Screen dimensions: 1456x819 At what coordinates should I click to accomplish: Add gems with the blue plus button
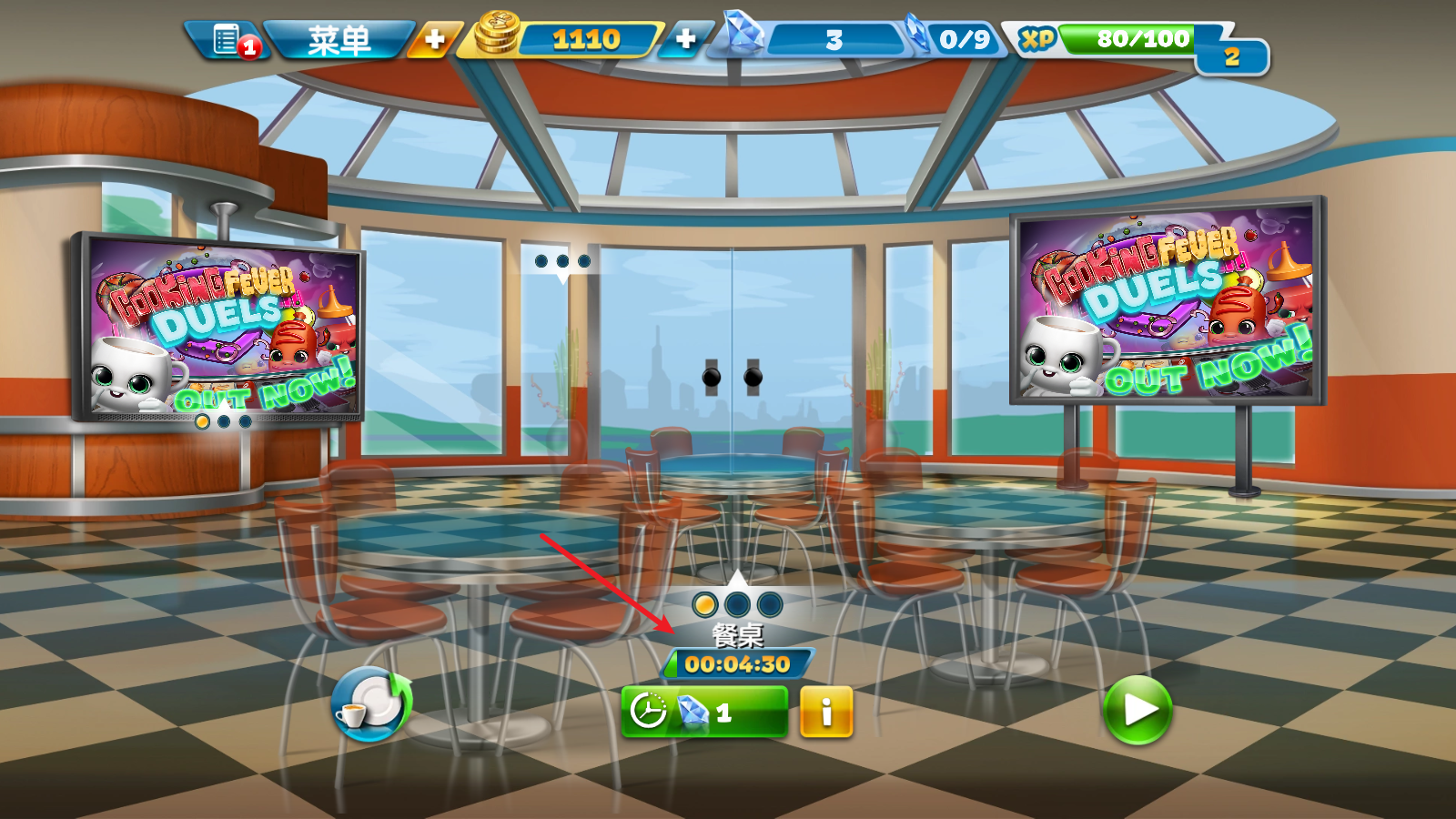click(x=685, y=40)
